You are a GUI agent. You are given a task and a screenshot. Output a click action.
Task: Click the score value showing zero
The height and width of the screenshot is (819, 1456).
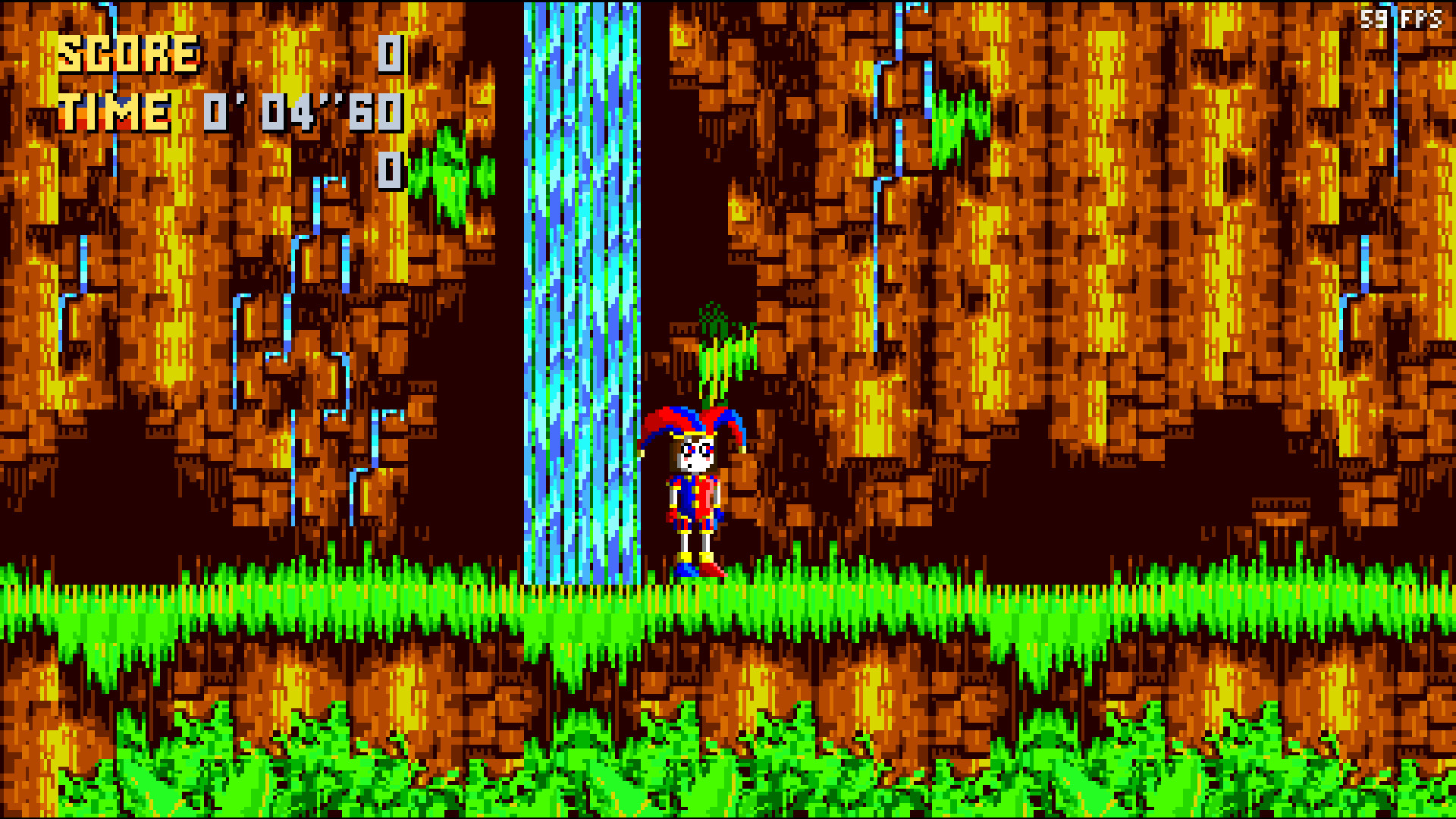point(389,53)
